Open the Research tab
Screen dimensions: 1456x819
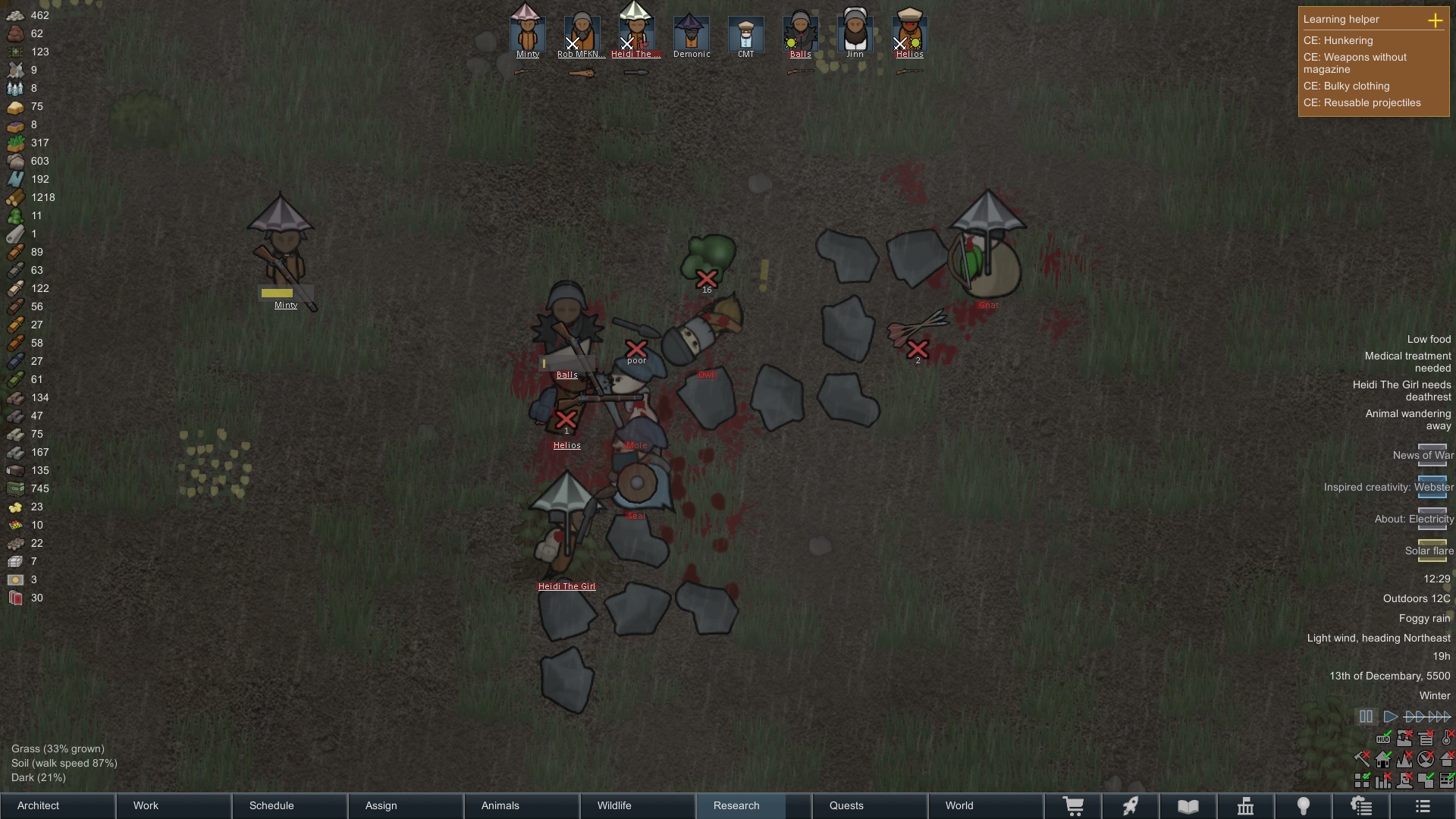[x=753, y=805]
